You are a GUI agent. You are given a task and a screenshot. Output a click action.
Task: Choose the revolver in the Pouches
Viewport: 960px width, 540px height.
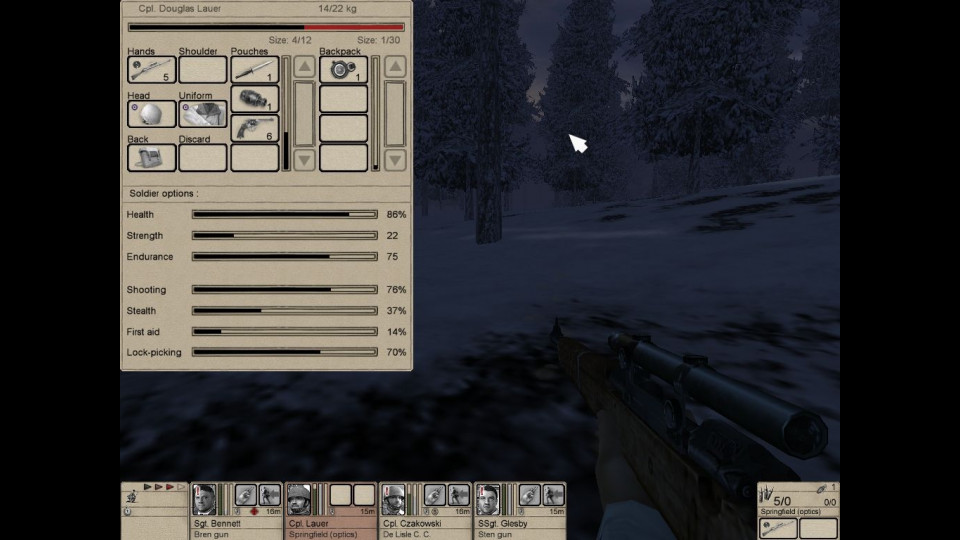(255, 129)
